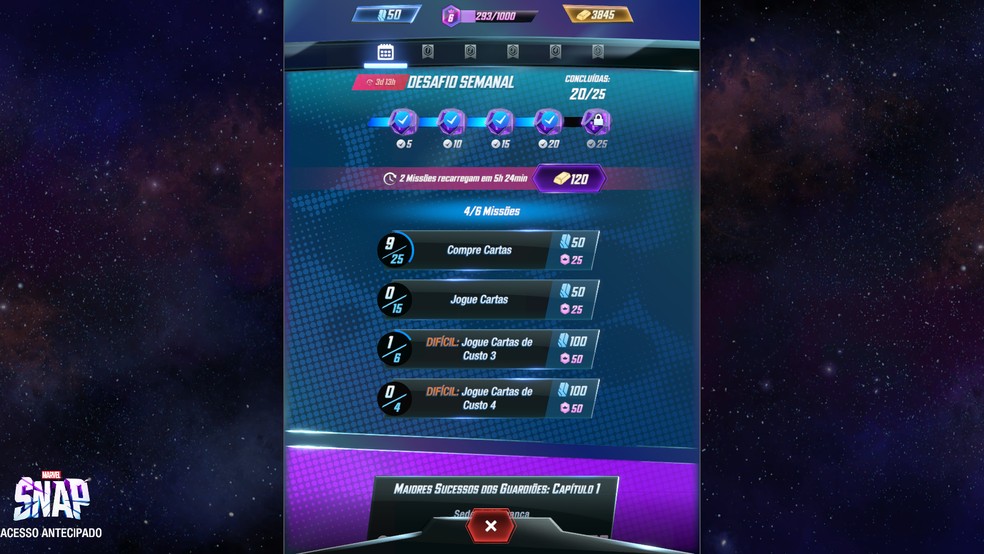Open the credits balance showing 50
The height and width of the screenshot is (554, 984).
[384, 15]
